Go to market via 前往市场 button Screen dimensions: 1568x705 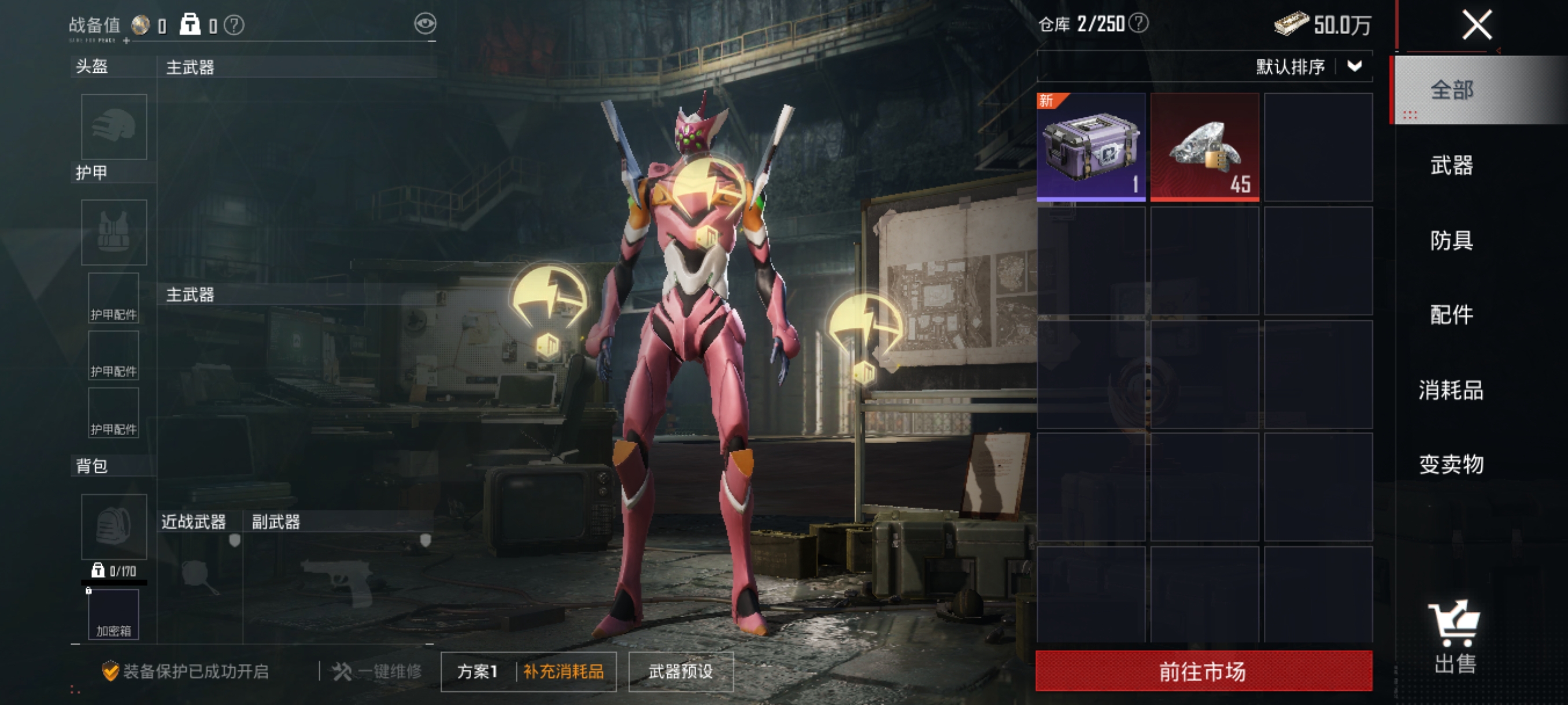click(x=1203, y=671)
